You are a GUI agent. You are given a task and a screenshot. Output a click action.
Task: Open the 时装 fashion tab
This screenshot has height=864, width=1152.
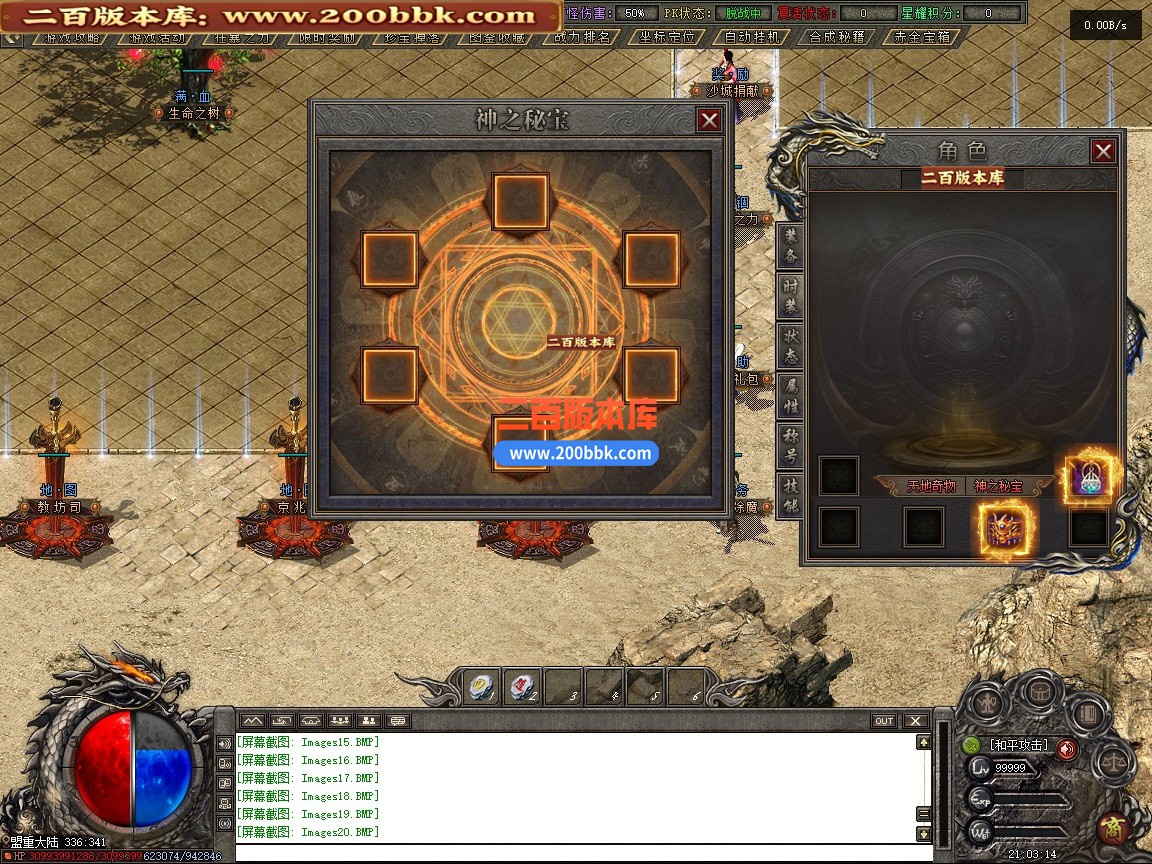click(791, 296)
